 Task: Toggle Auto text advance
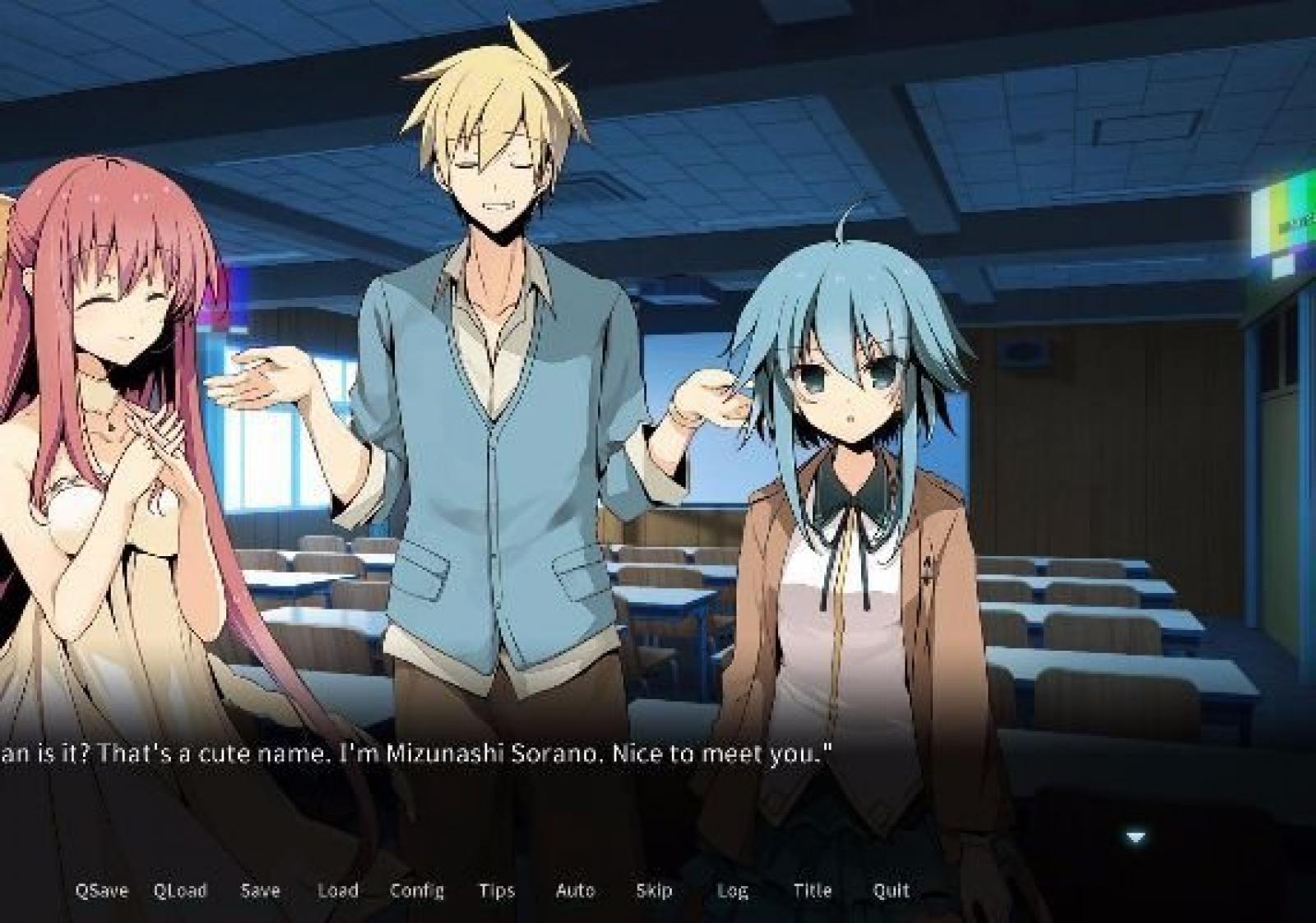tap(575, 890)
